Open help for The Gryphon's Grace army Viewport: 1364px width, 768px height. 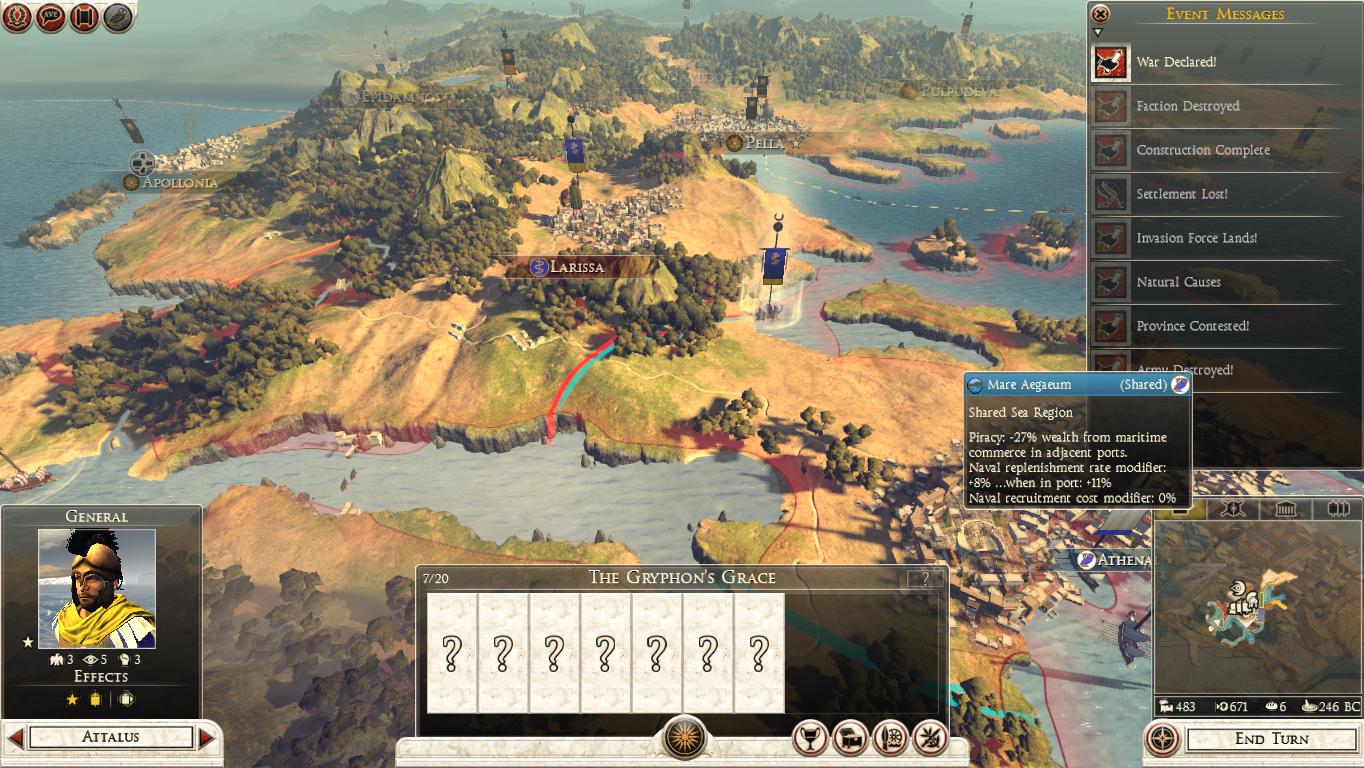tap(925, 578)
